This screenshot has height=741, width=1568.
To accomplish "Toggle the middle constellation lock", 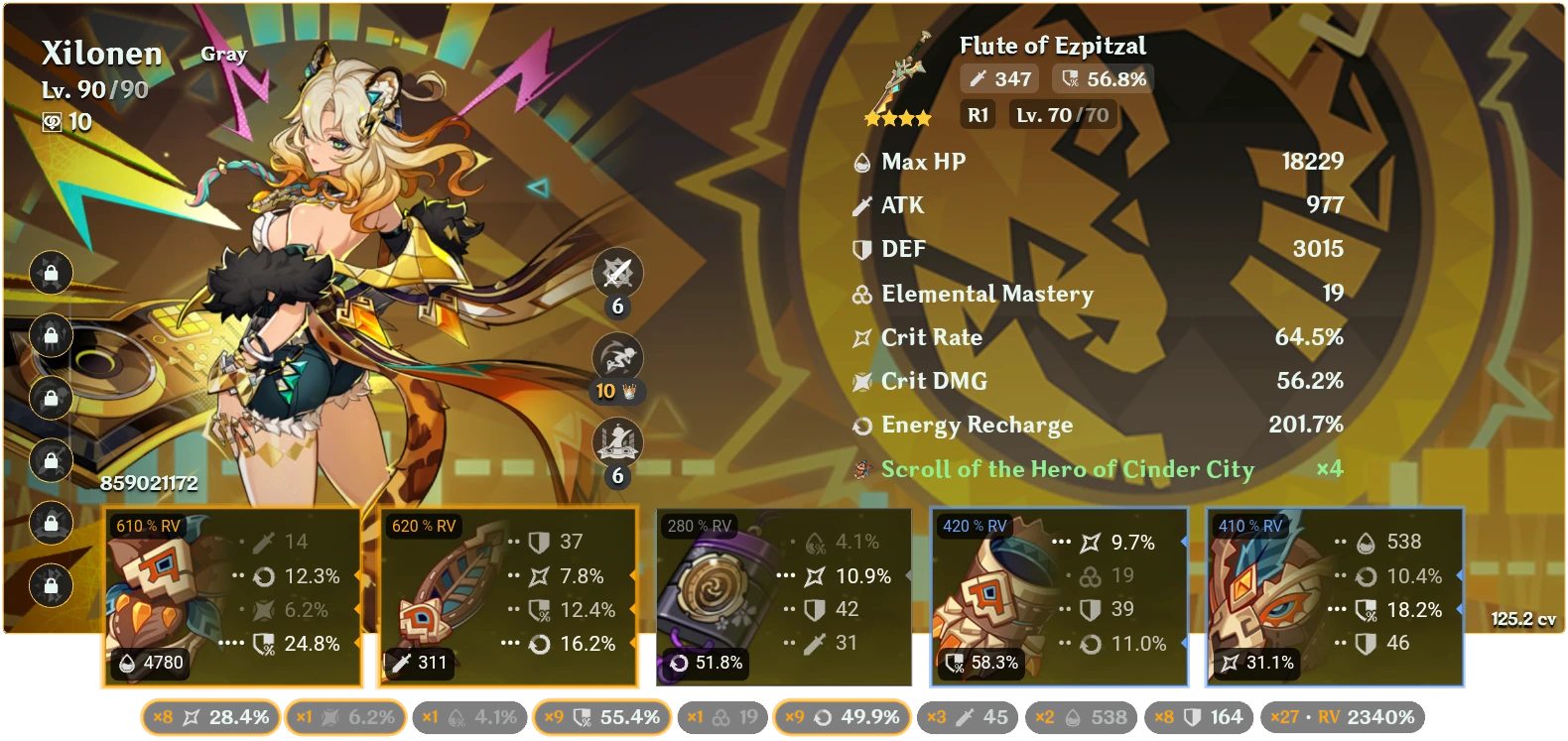I will (51, 397).
